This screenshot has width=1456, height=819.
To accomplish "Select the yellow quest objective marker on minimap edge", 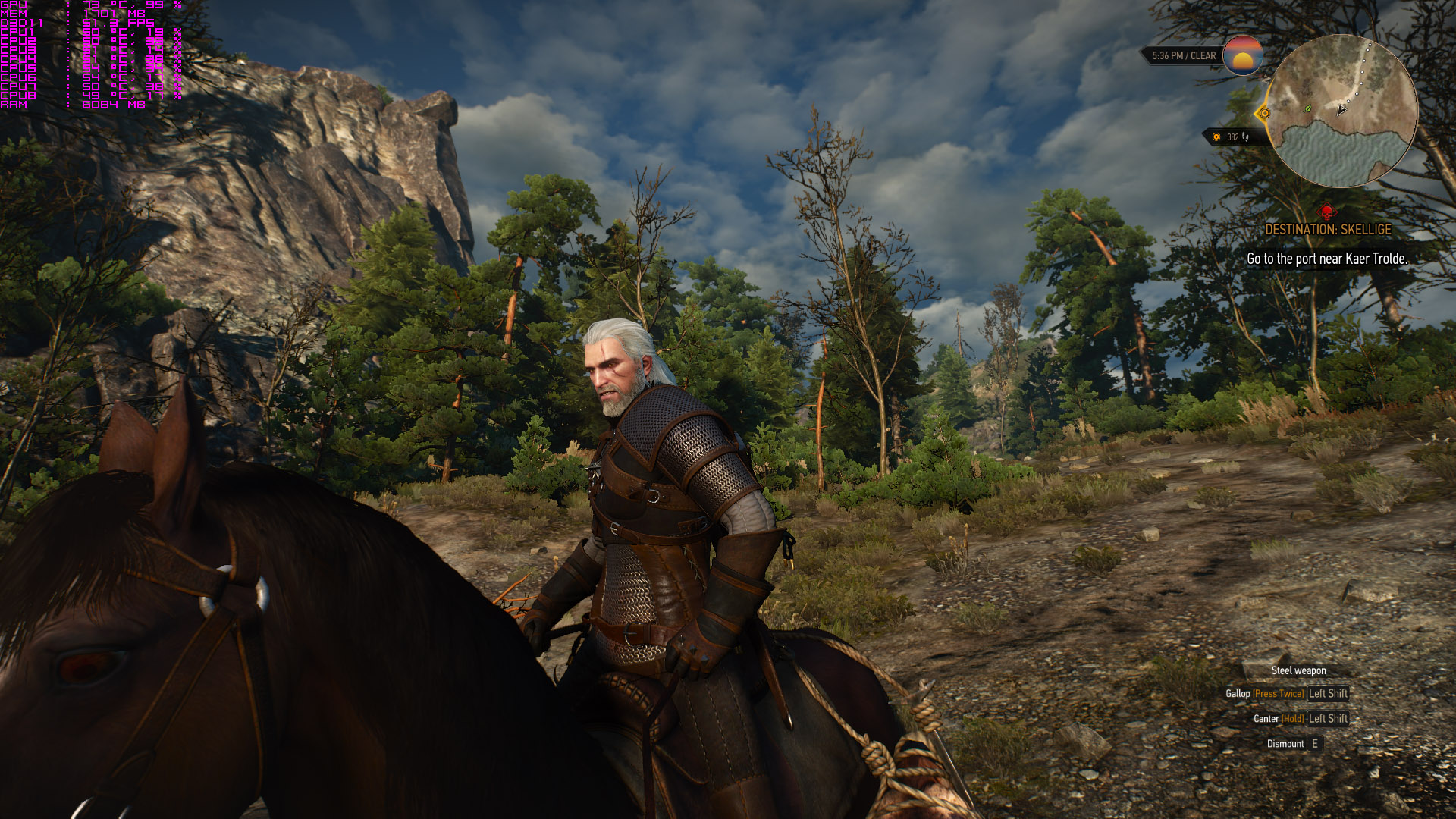I will coord(1263,114).
